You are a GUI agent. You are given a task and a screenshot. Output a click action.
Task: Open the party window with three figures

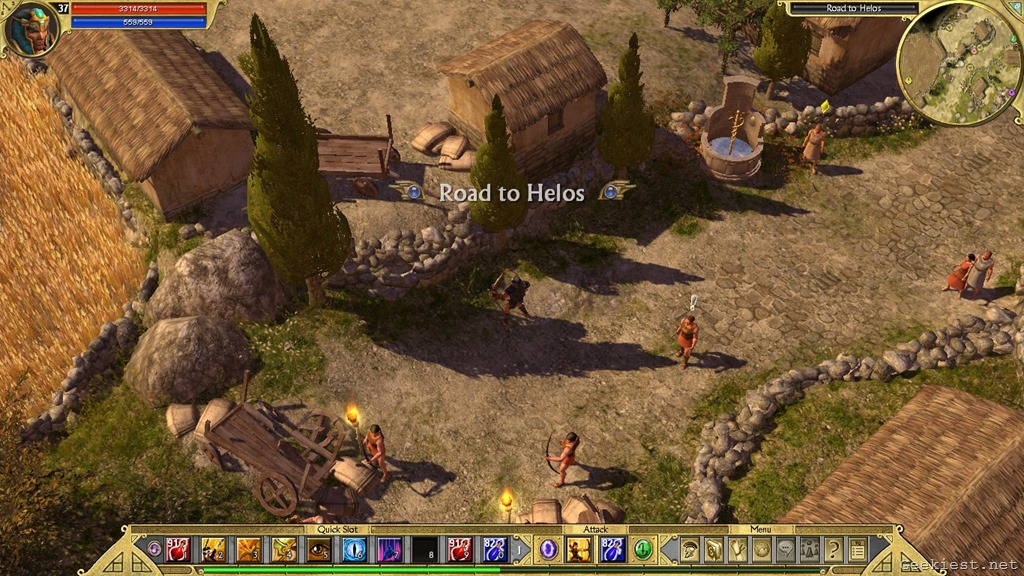(809, 548)
